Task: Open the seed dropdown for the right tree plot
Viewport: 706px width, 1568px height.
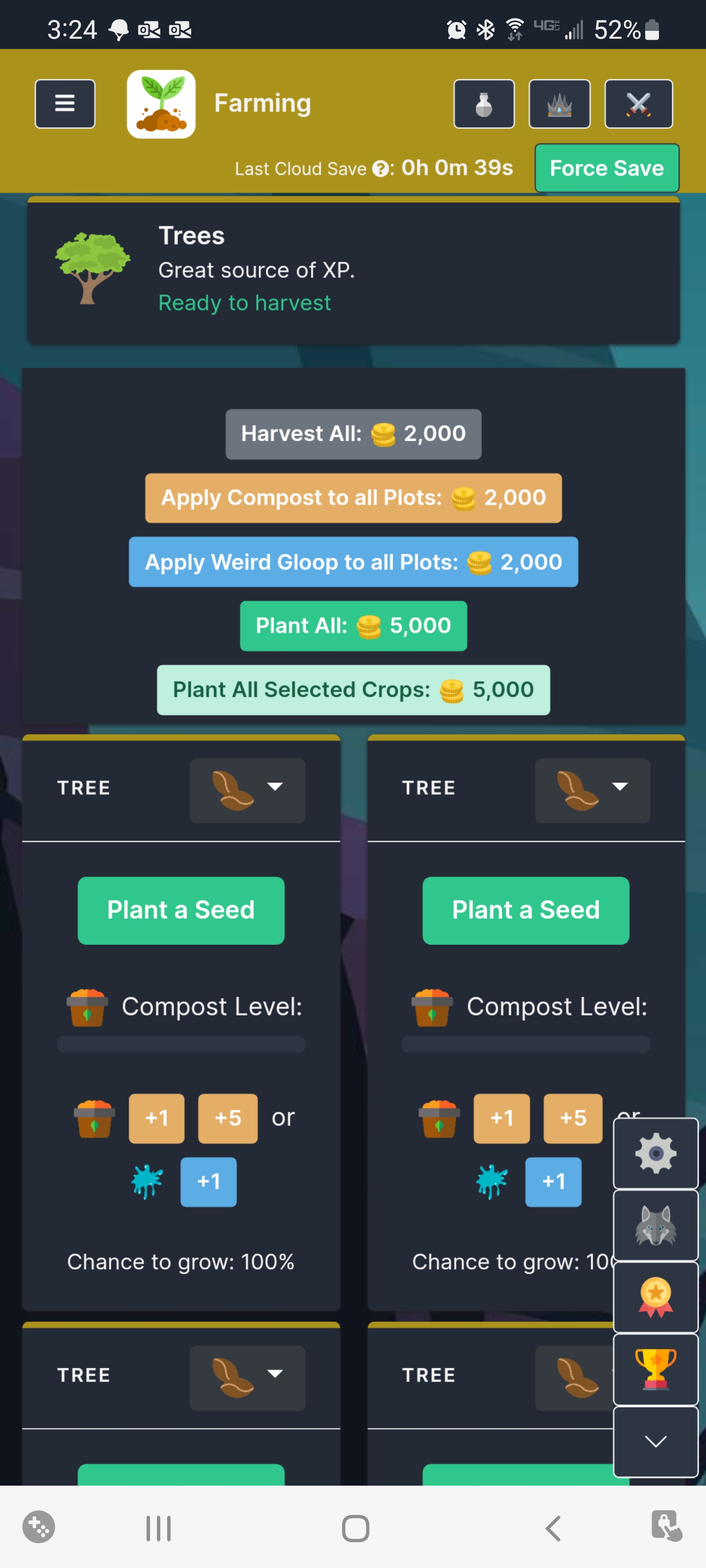Action: [x=591, y=789]
